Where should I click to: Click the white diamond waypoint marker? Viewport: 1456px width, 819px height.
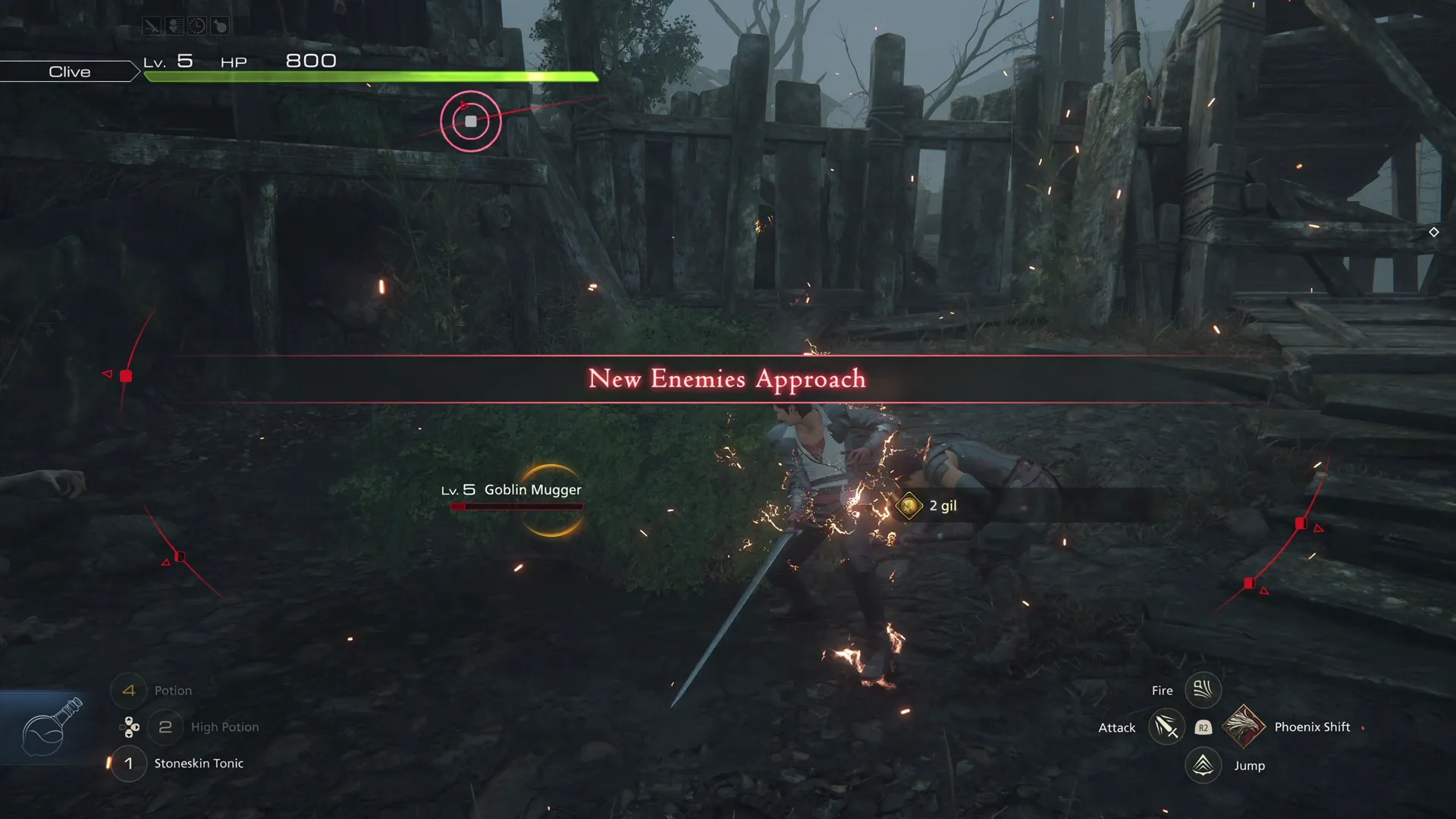pos(1433,232)
